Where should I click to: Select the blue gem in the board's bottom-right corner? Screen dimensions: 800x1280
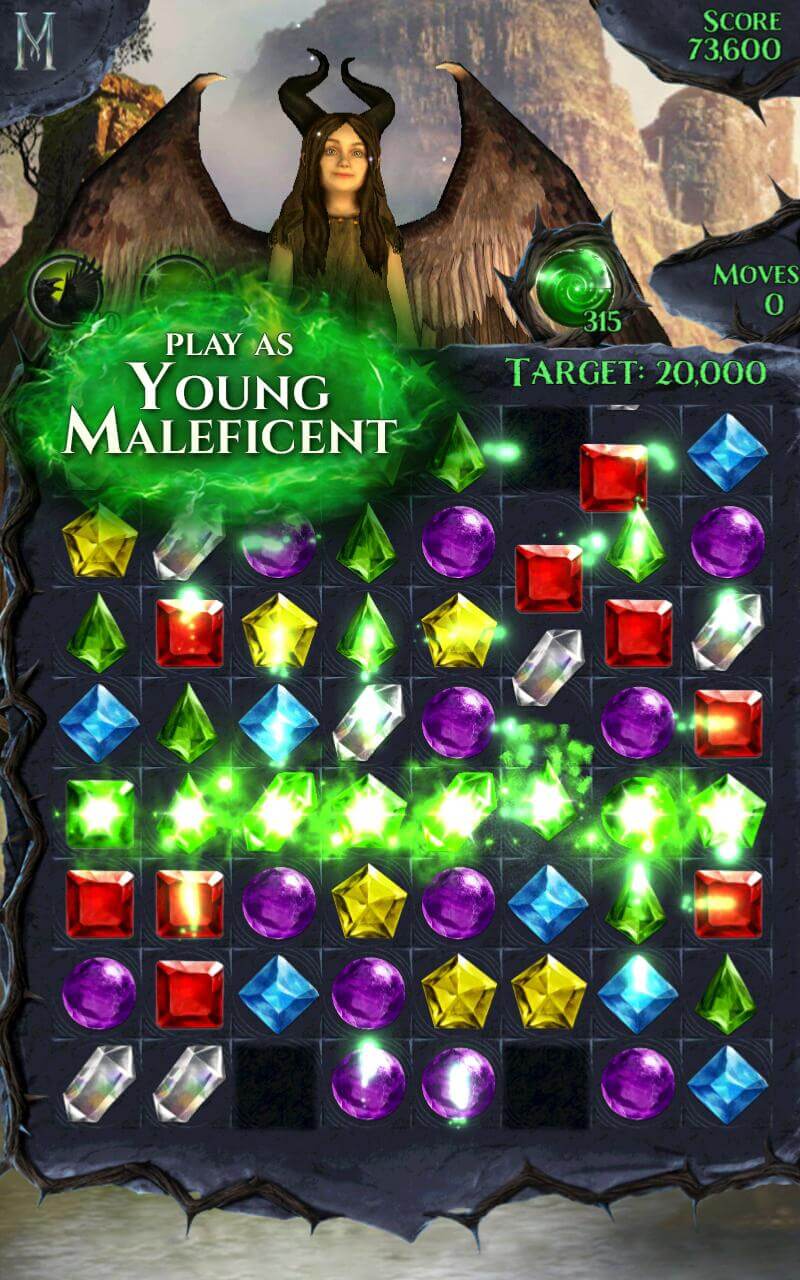[727, 1083]
